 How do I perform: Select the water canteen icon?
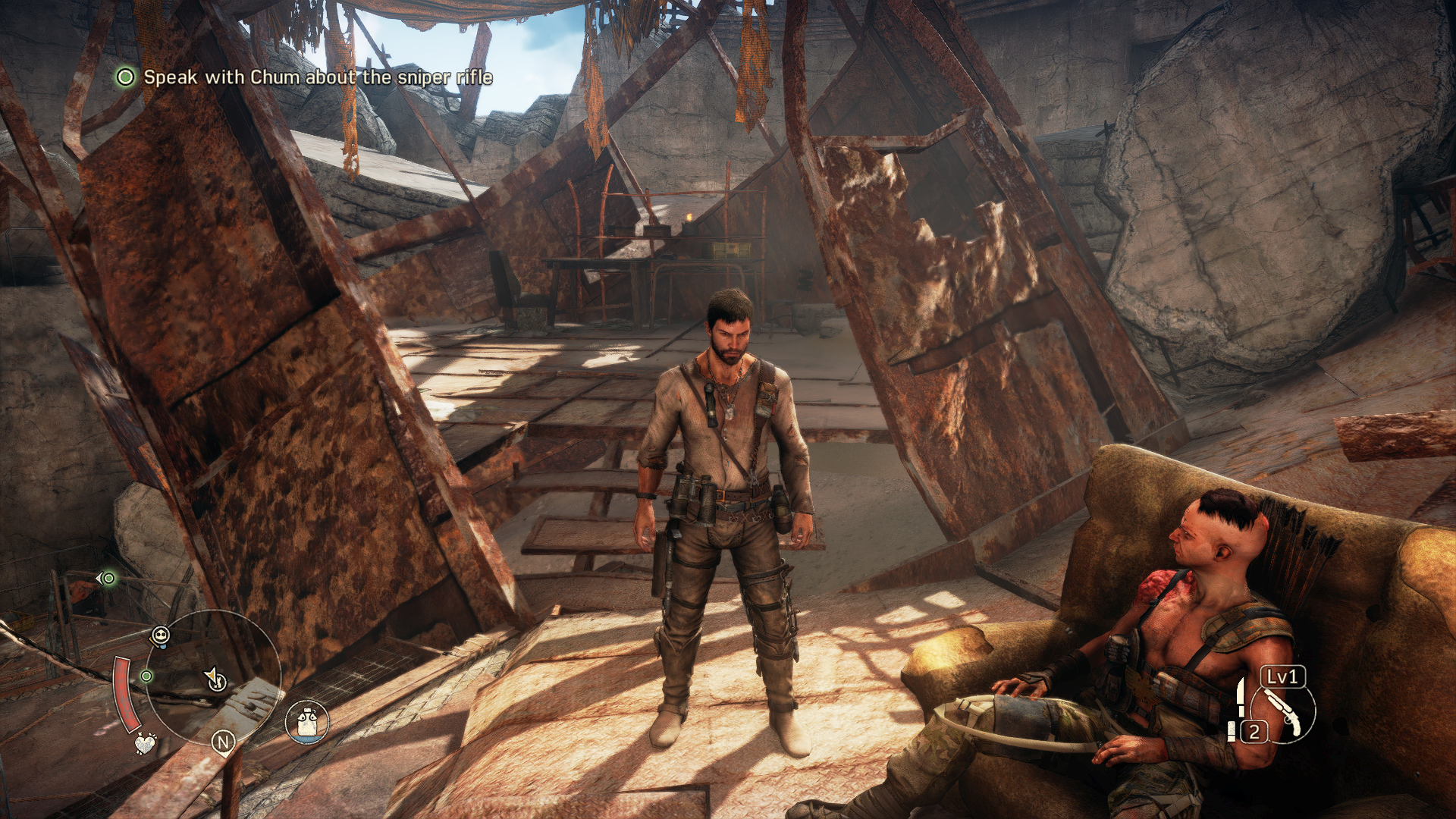point(307,721)
